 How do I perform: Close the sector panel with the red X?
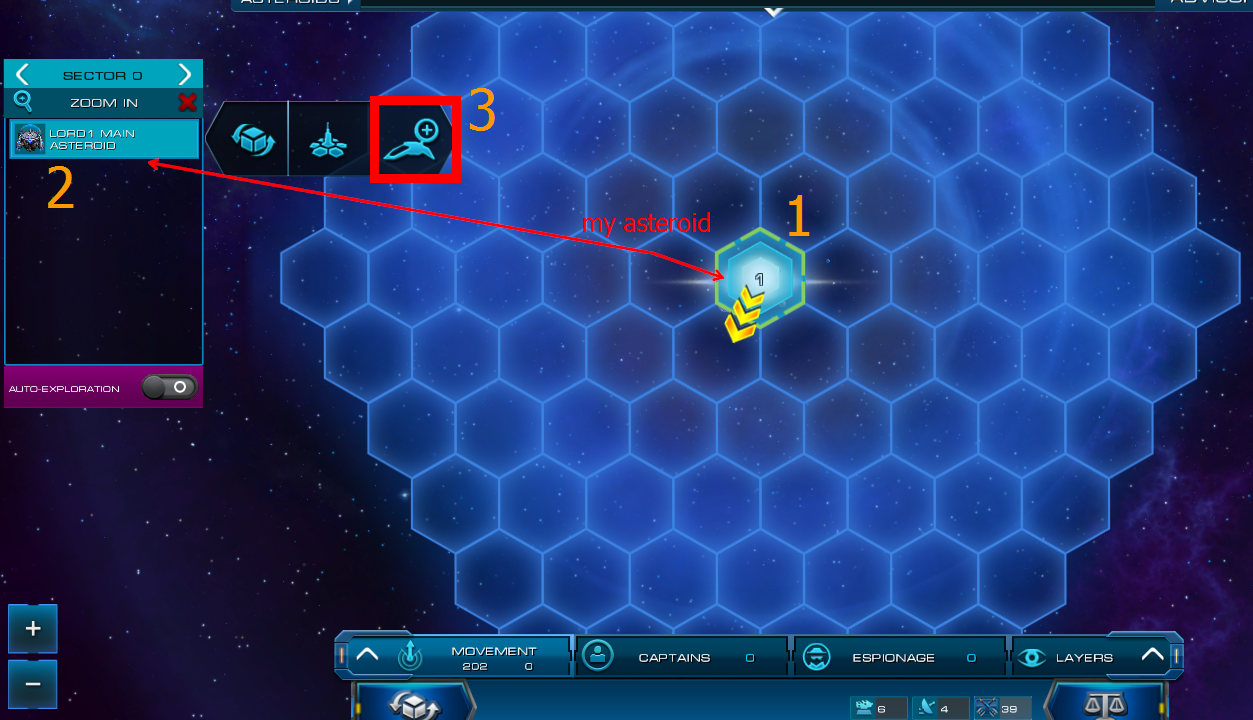pos(187,102)
